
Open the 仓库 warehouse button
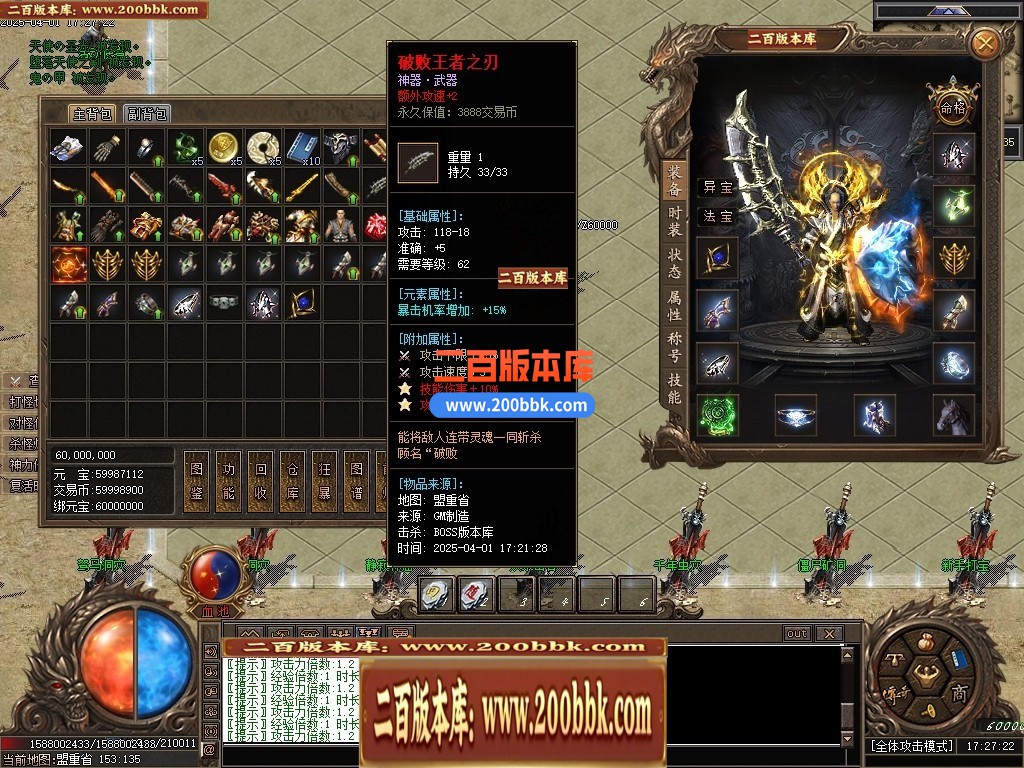tap(292, 478)
